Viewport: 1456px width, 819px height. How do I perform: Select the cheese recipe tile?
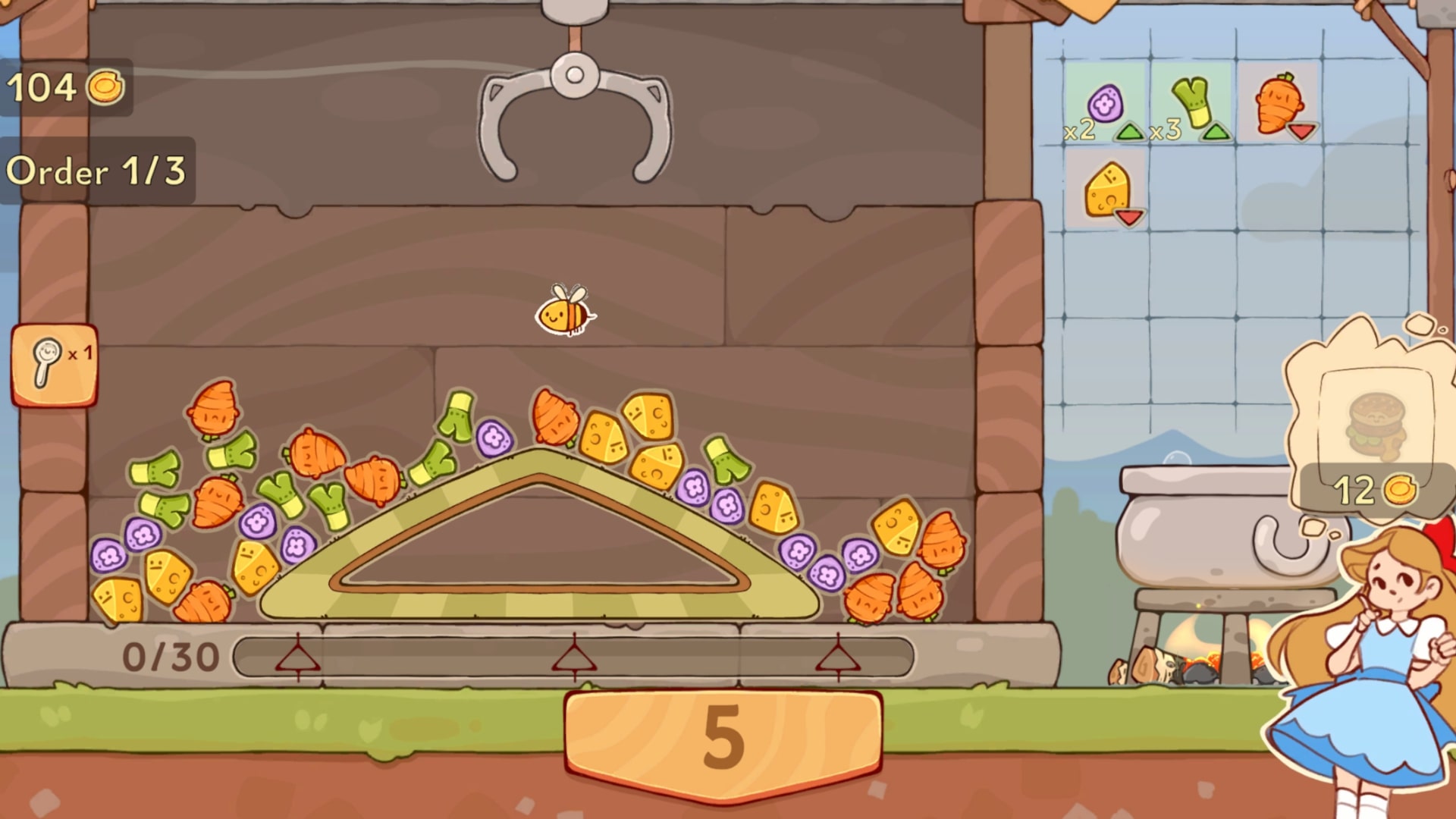pyautogui.click(x=1106, y=190)
